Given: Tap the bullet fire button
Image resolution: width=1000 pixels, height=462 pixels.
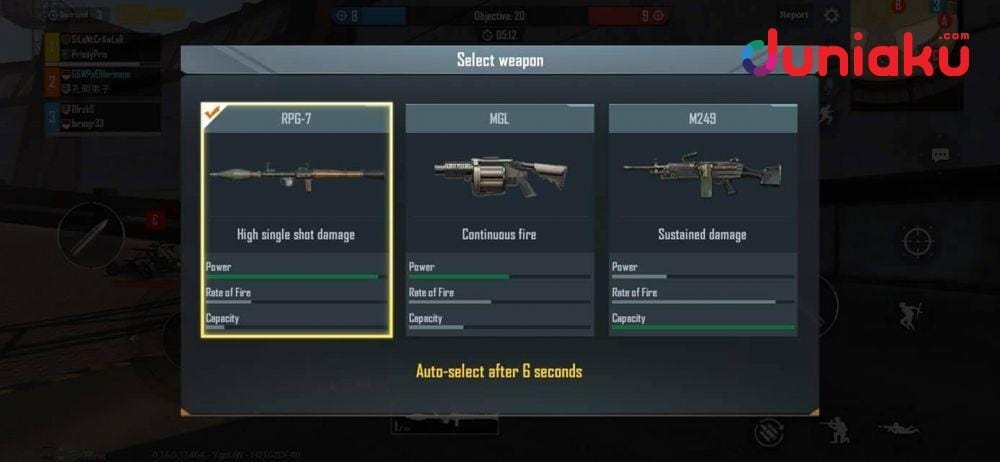Looking at the screenshot, I should tap(90, 236).
